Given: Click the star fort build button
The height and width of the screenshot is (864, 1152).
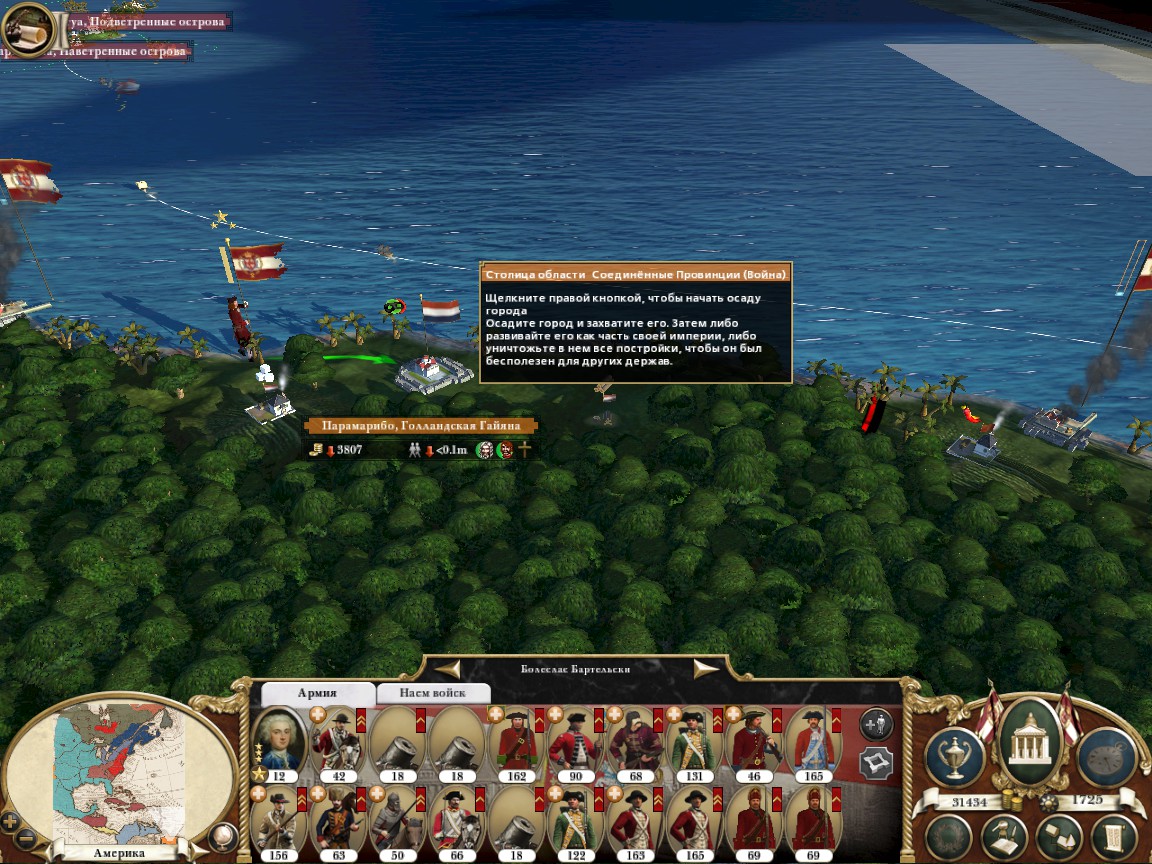Looking at the screenshot, I should (x=877, y=764).
